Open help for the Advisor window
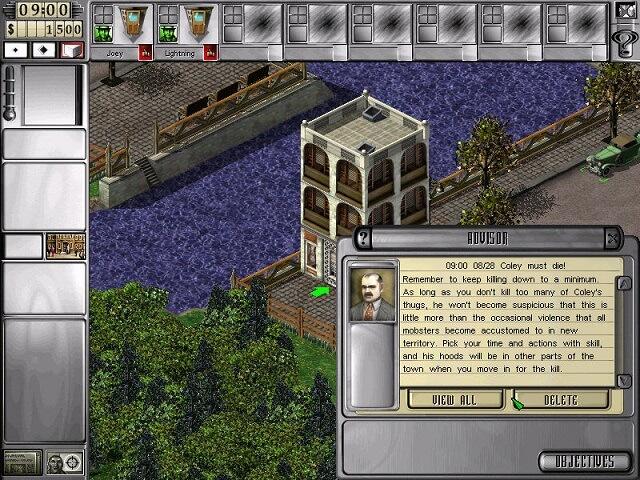 (x=364, y=239)
